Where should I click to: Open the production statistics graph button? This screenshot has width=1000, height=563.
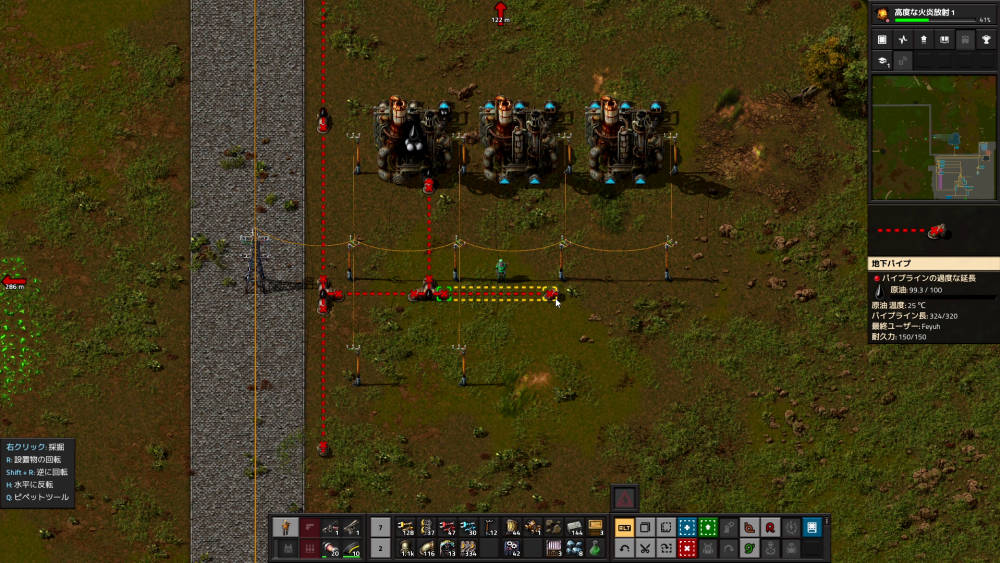pyautogui.click(x=904, y=40)
